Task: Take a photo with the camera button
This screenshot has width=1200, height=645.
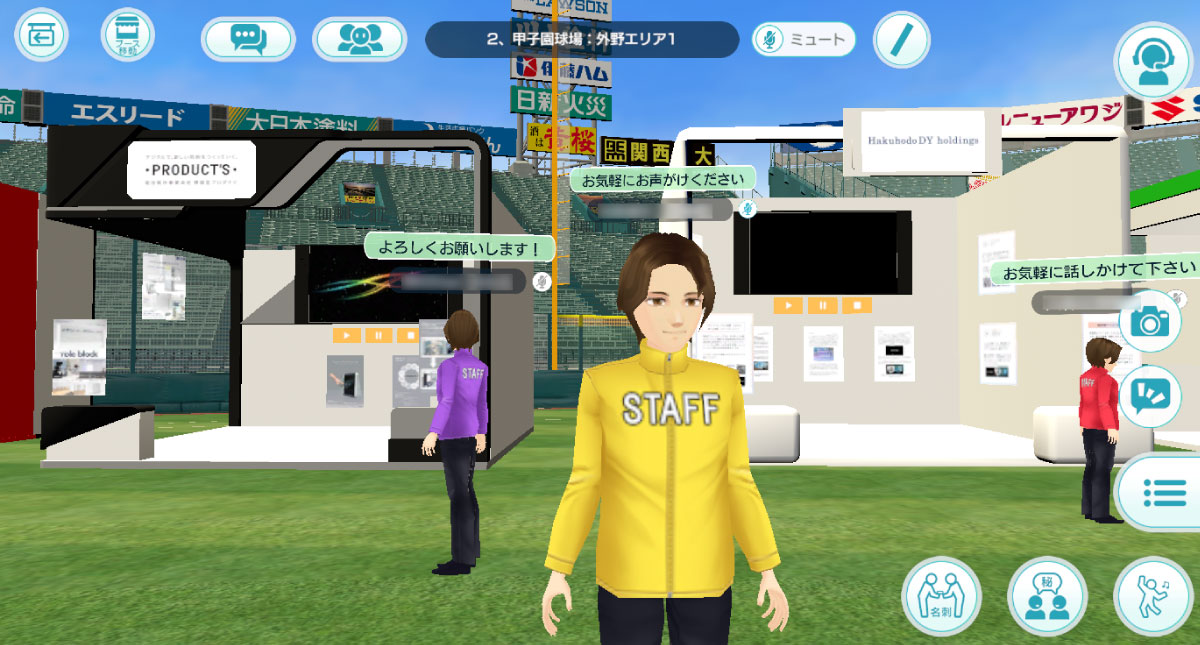Action: pos(1151,321)
